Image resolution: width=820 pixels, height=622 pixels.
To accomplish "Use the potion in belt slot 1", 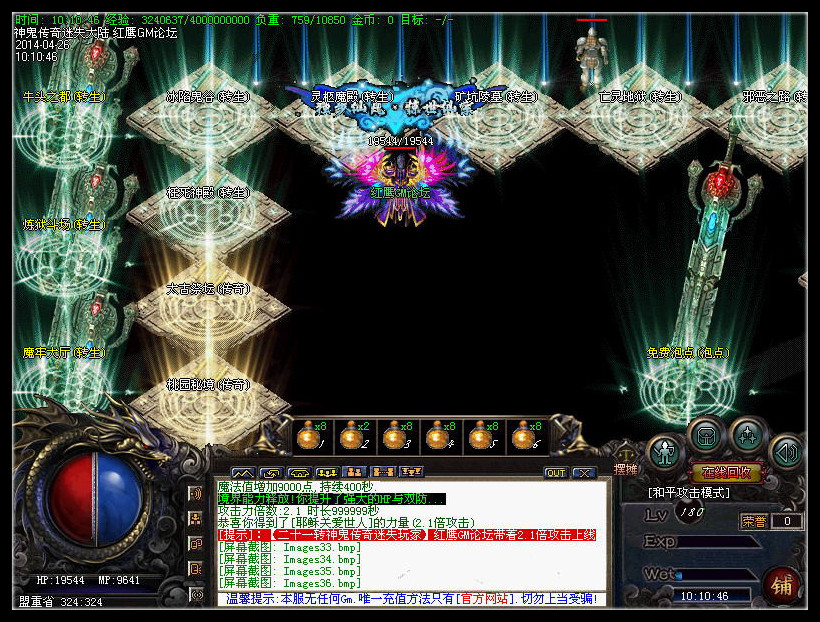I will pos(306,436).
